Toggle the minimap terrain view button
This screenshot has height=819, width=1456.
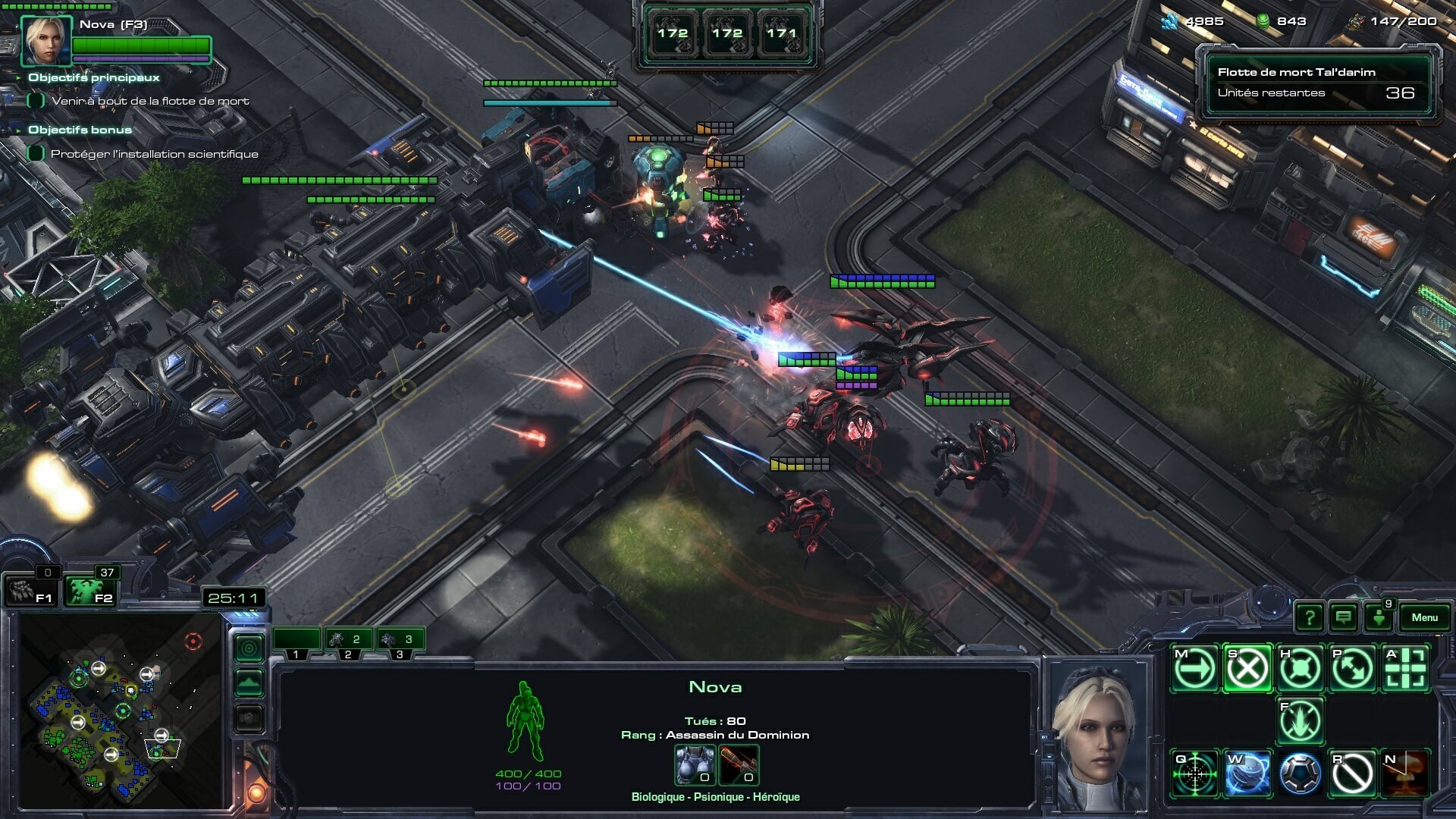pyautogui.click(x=249, y=682)
